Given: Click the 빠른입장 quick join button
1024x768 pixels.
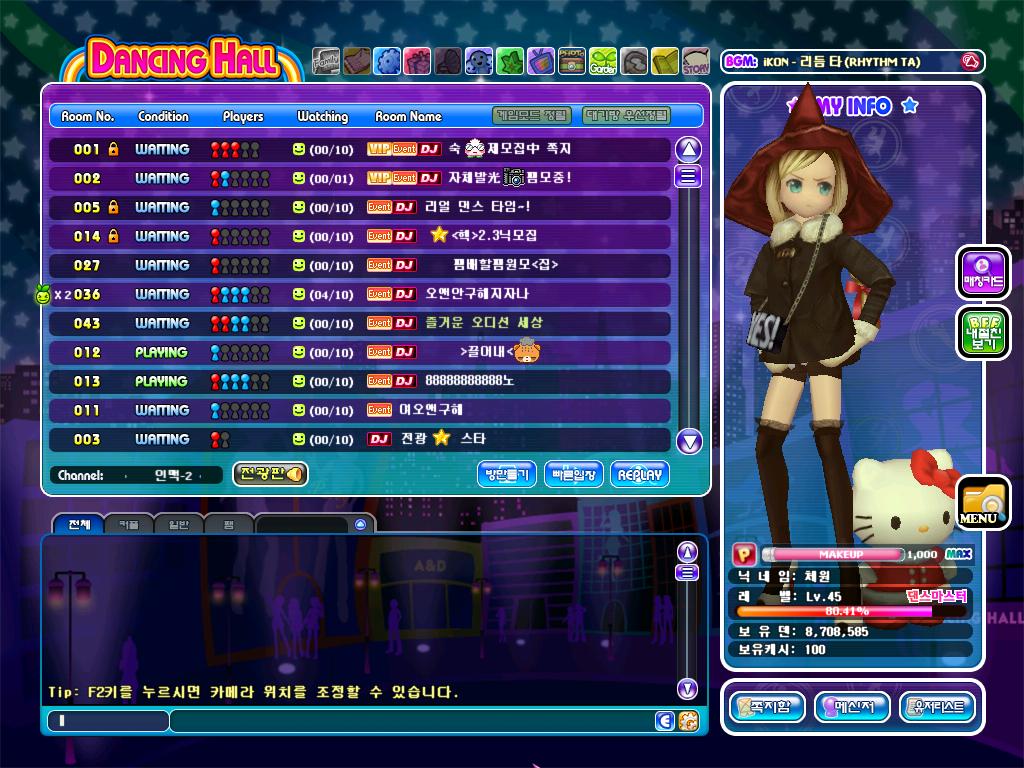Looking at the screenshot, I should click(x=574, y=475).
